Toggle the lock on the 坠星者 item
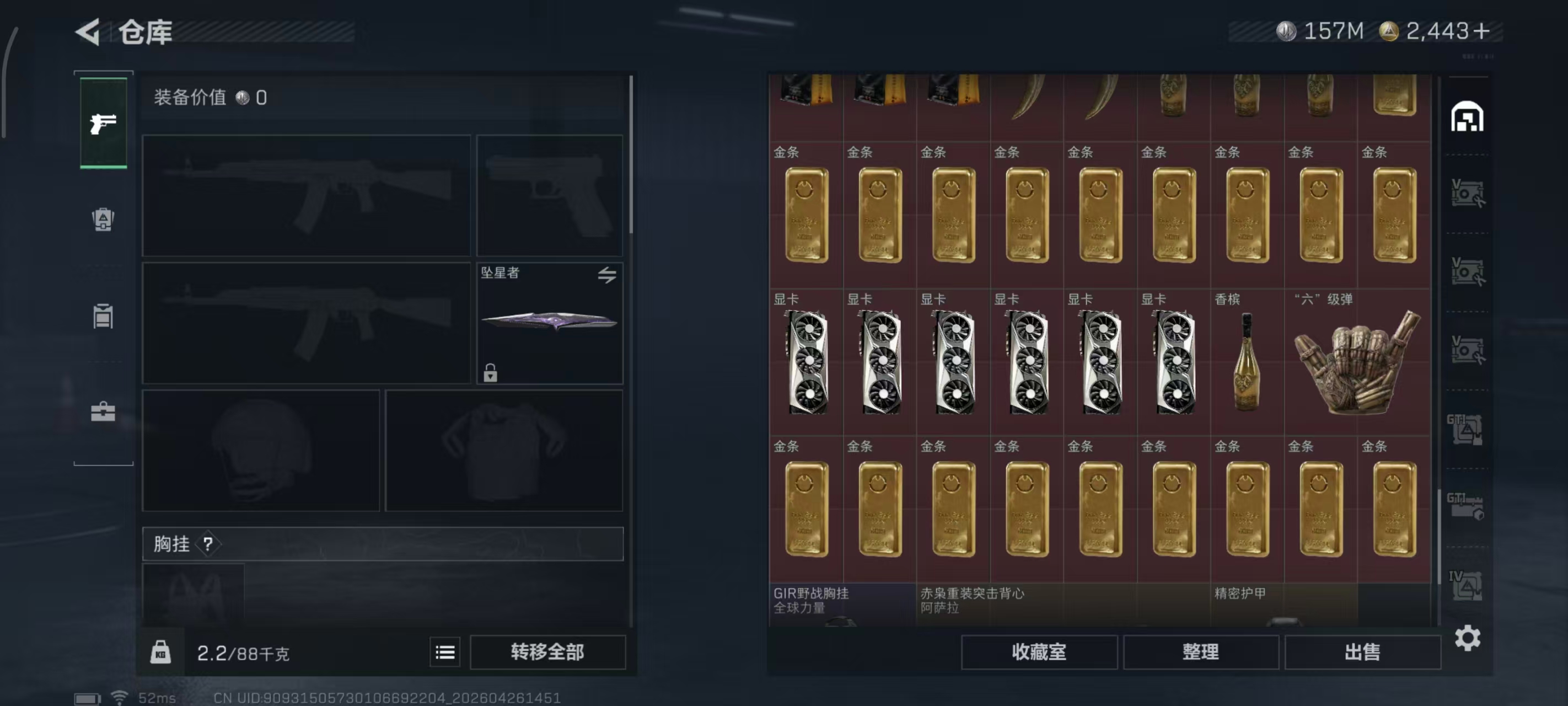 pos(491,373)
